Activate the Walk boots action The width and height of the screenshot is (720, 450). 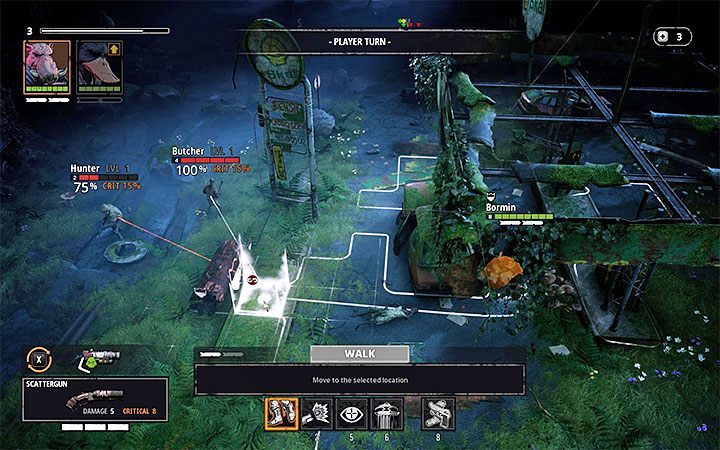click(281, 414)
